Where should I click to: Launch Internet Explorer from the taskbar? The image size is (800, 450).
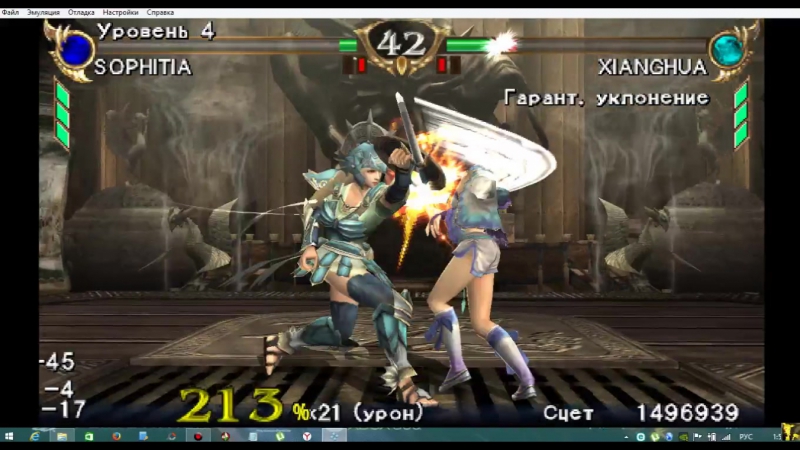(36, 437)
